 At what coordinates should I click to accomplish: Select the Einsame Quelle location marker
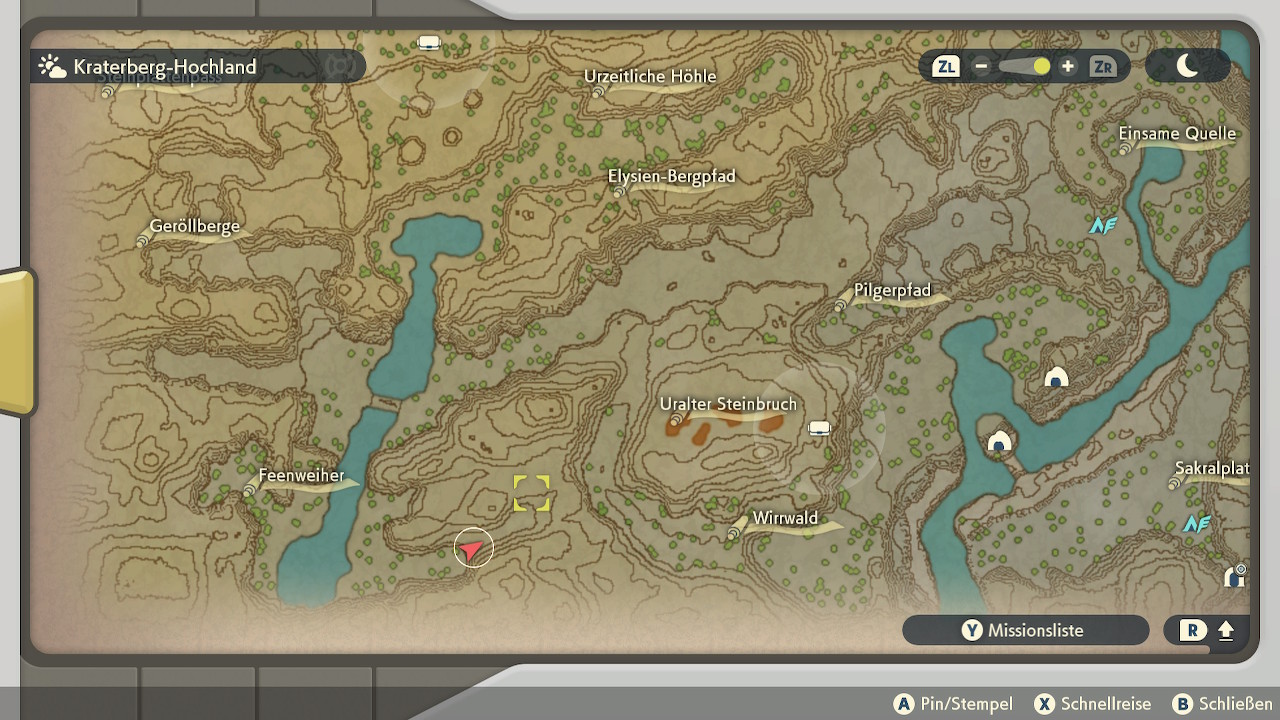pos(1177,134)
